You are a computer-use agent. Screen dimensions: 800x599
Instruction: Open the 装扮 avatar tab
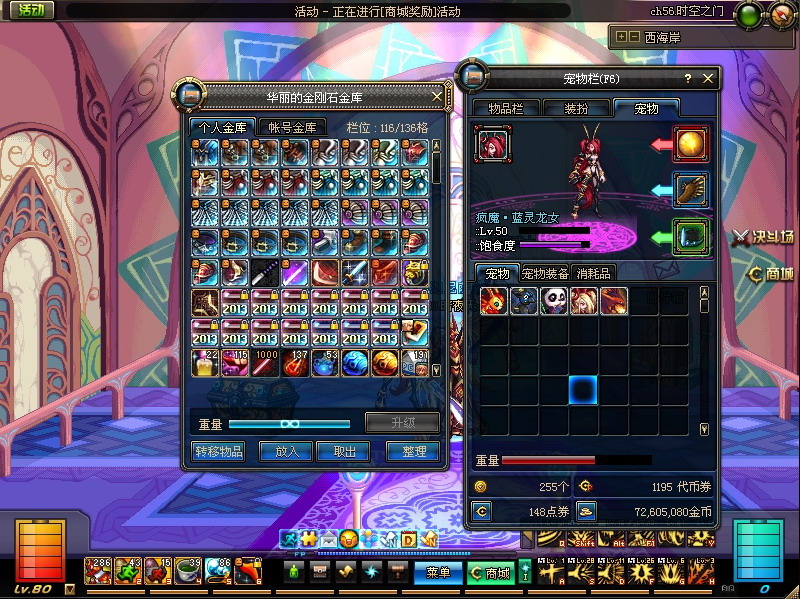click(x=576, y=108)
